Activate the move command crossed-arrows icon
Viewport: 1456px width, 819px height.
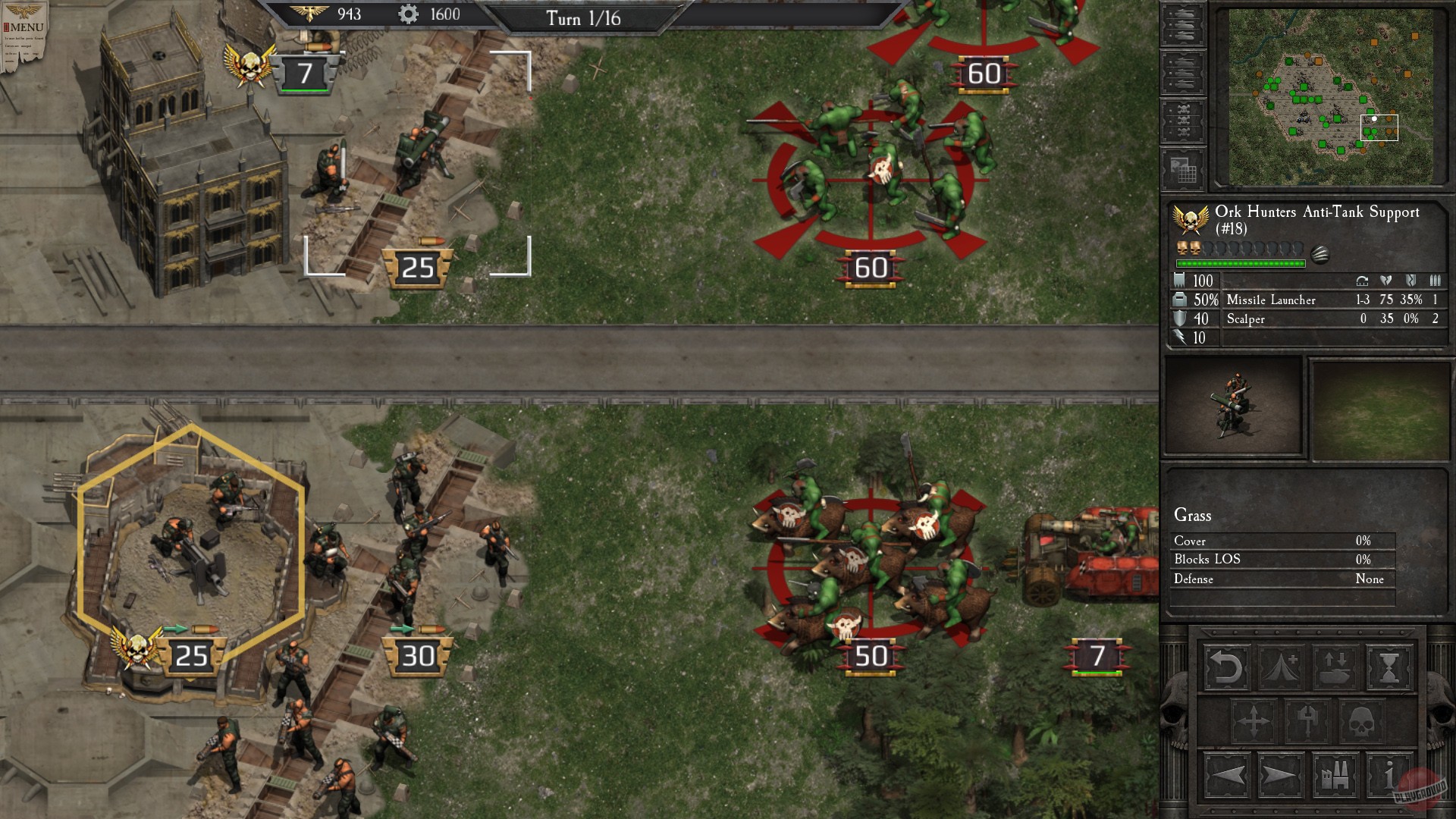click(1254, 721)
